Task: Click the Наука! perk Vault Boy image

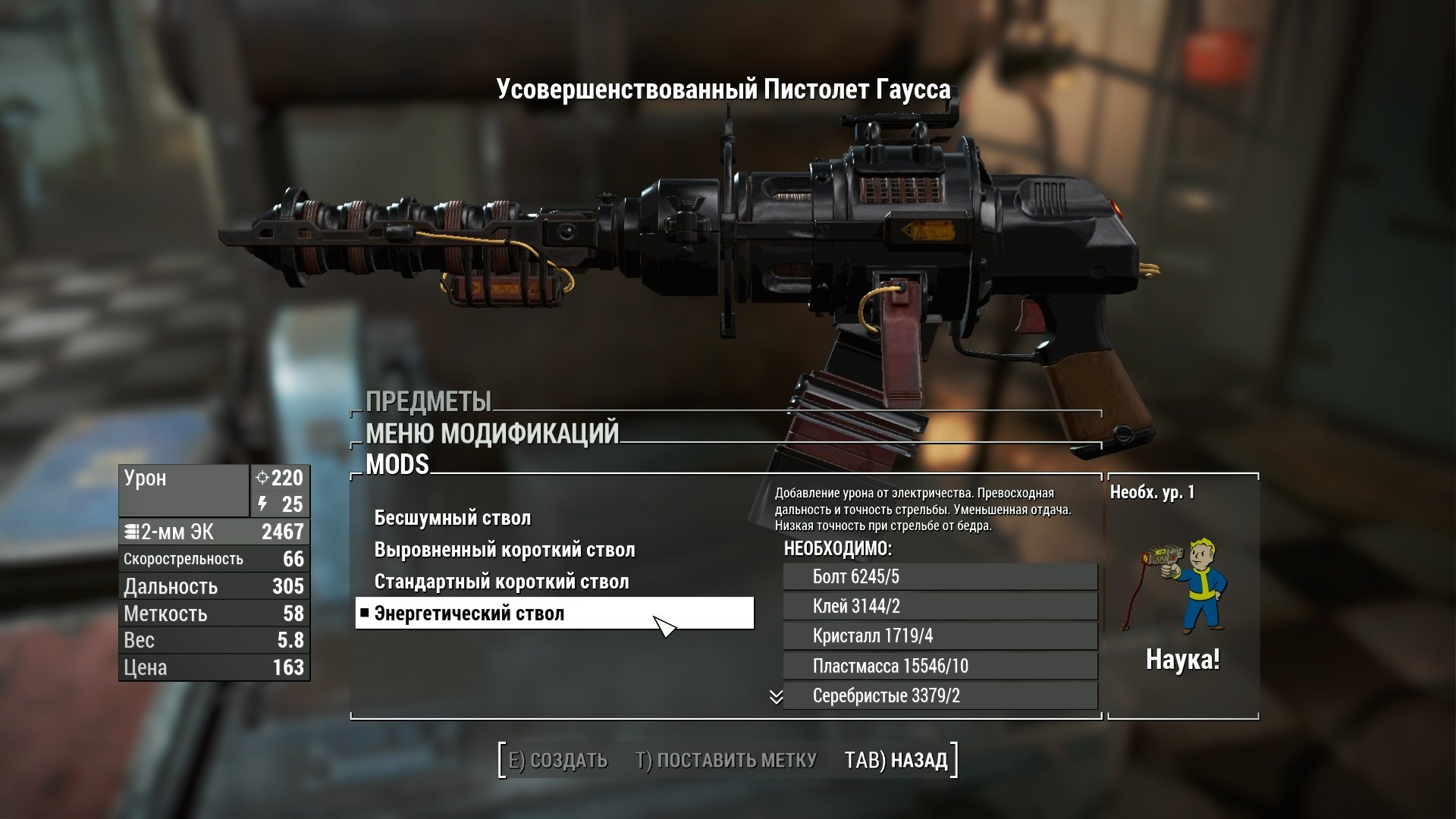Action: 1183,585
